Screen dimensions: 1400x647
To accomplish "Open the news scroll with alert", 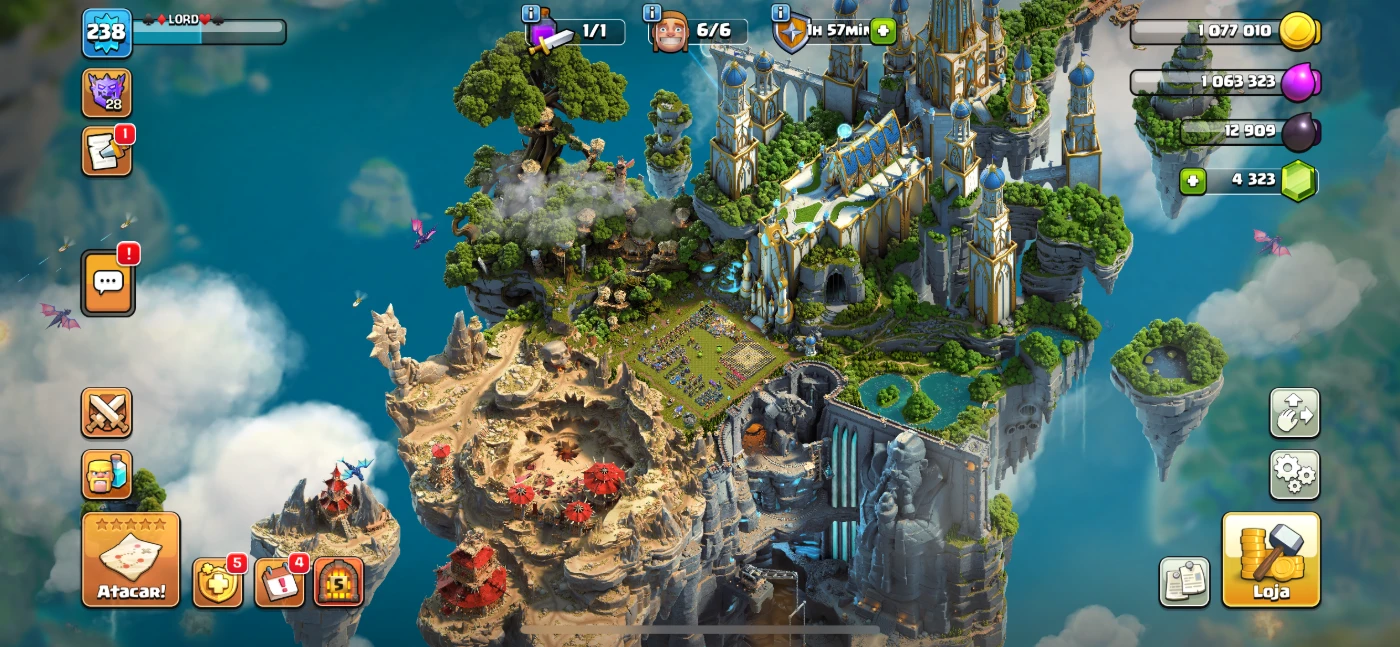I will pos(106,152).
